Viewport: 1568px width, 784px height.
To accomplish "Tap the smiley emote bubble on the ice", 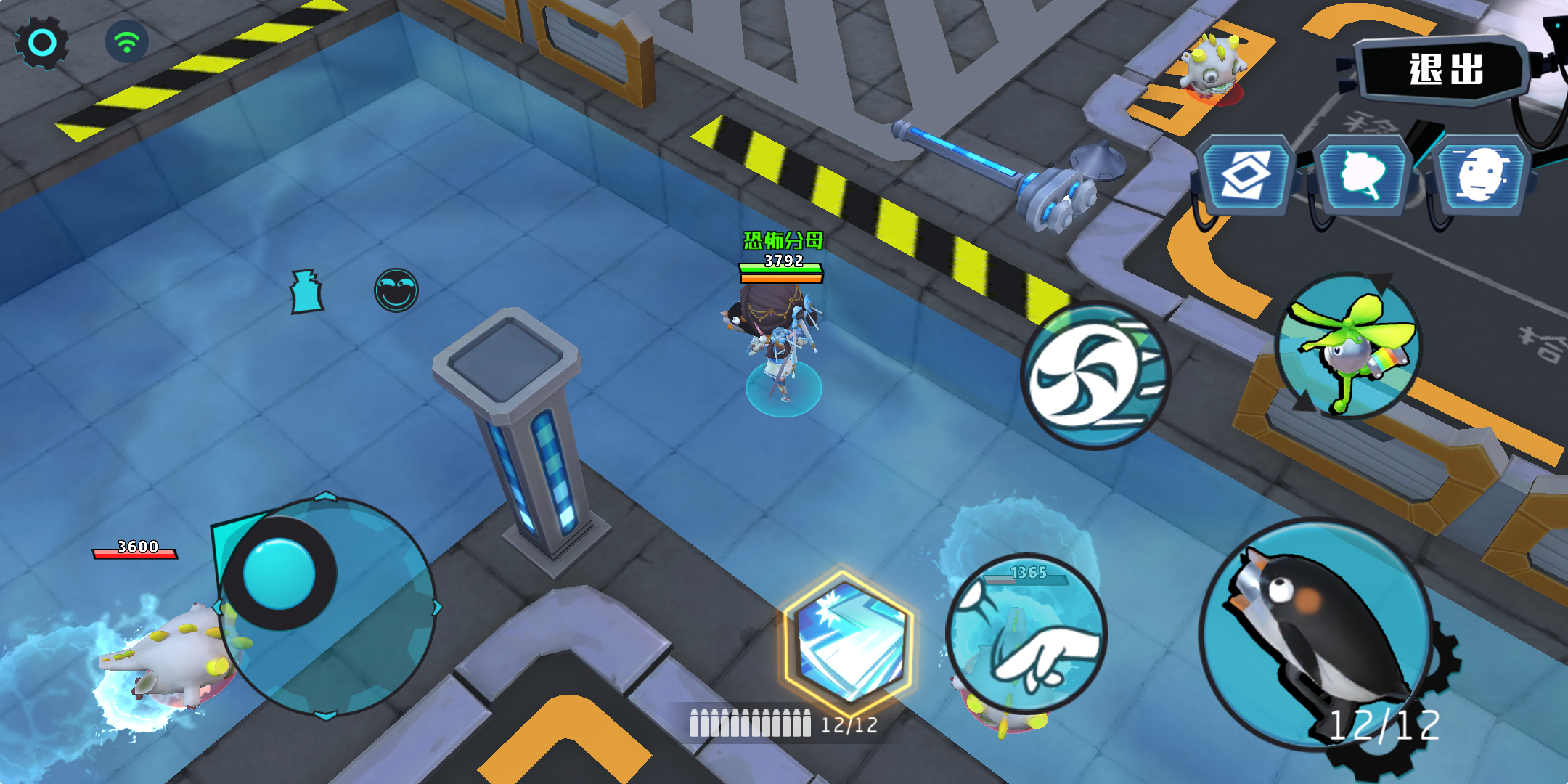I will pyautogui.click(x=396, y=289).
